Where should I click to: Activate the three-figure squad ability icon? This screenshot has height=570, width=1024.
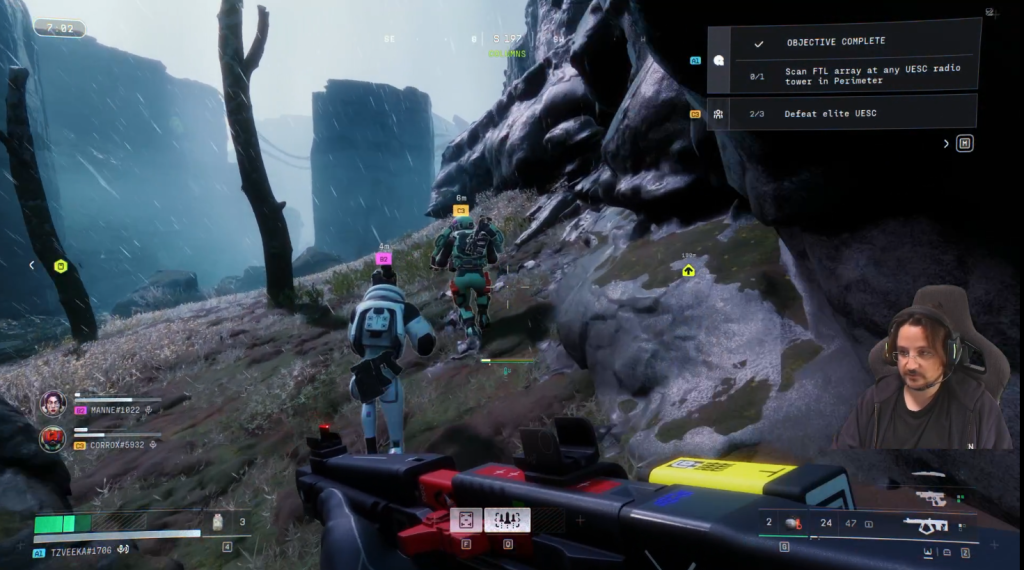tap(507, 520)
